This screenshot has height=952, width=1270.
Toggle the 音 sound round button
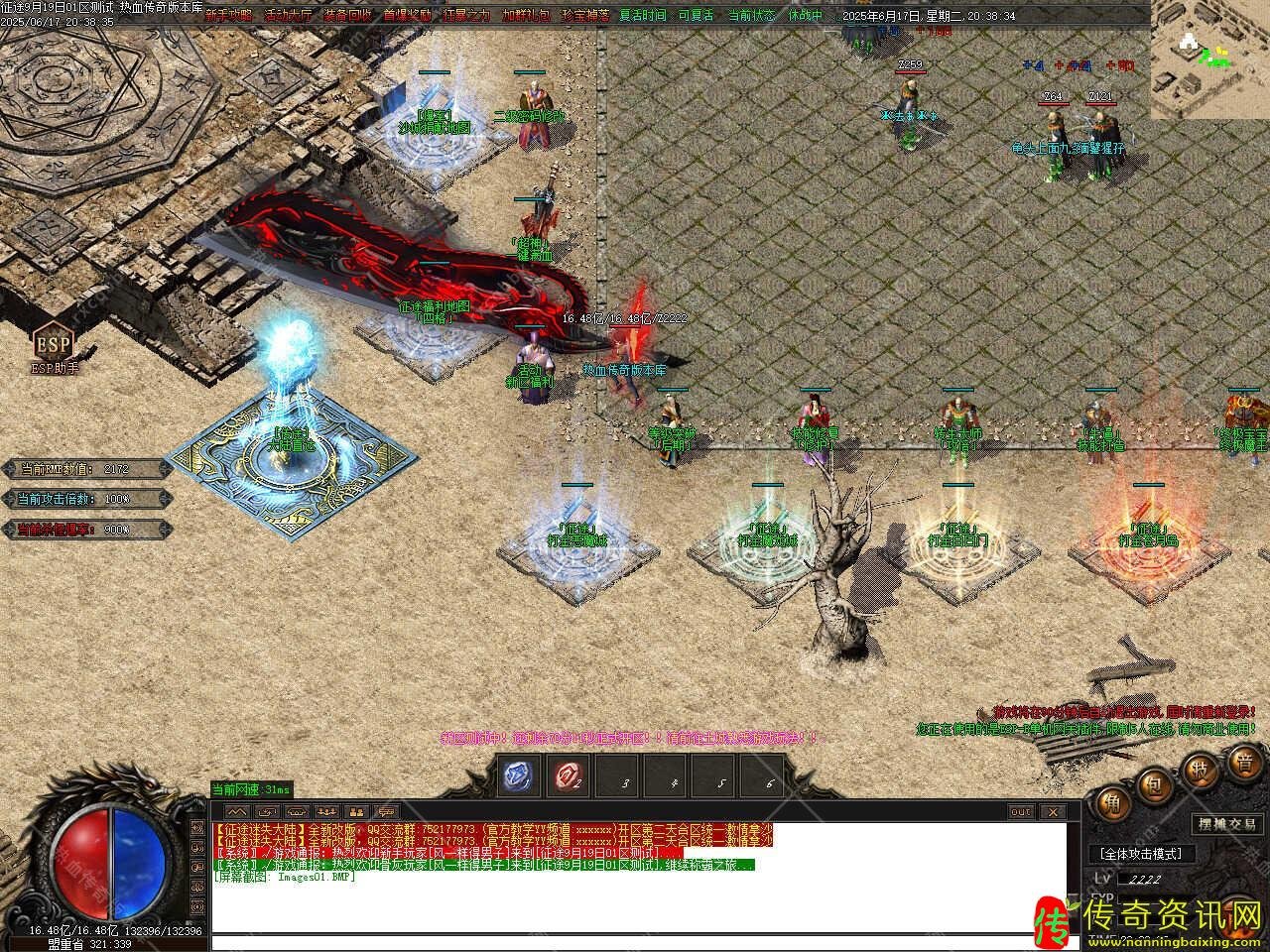tap(1244, 763)
